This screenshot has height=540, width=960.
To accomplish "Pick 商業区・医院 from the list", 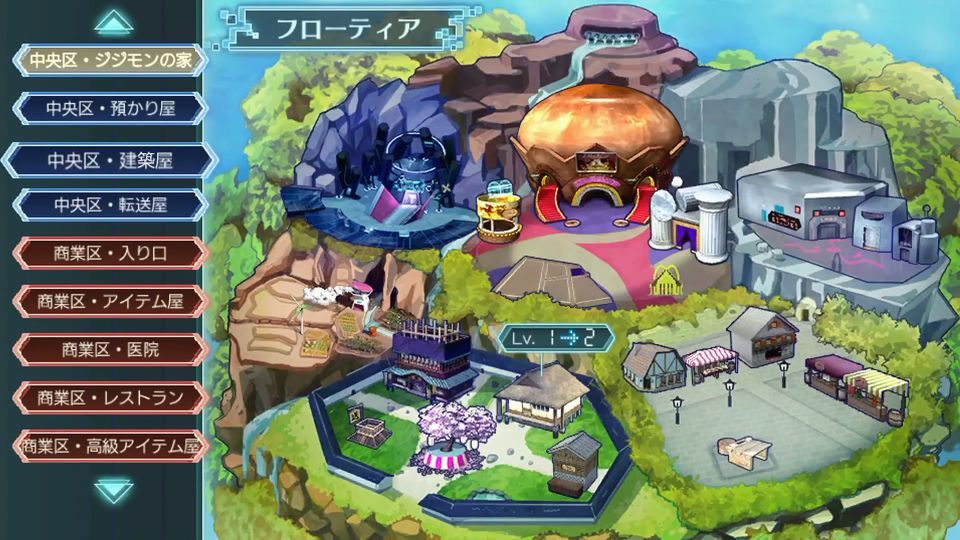I will click(x=110, y=349).
